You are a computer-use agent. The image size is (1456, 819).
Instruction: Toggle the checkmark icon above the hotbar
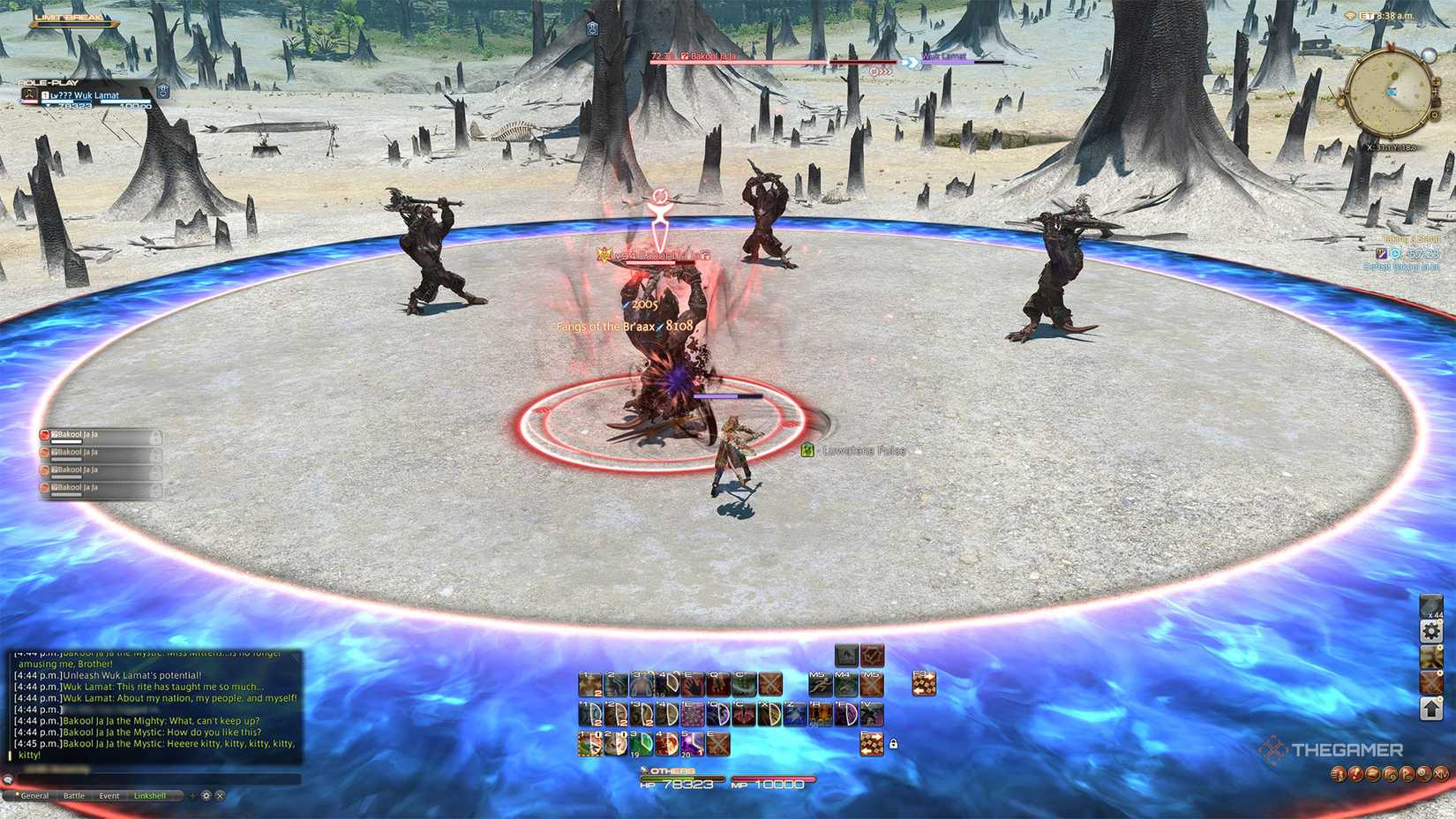(872, 655)
